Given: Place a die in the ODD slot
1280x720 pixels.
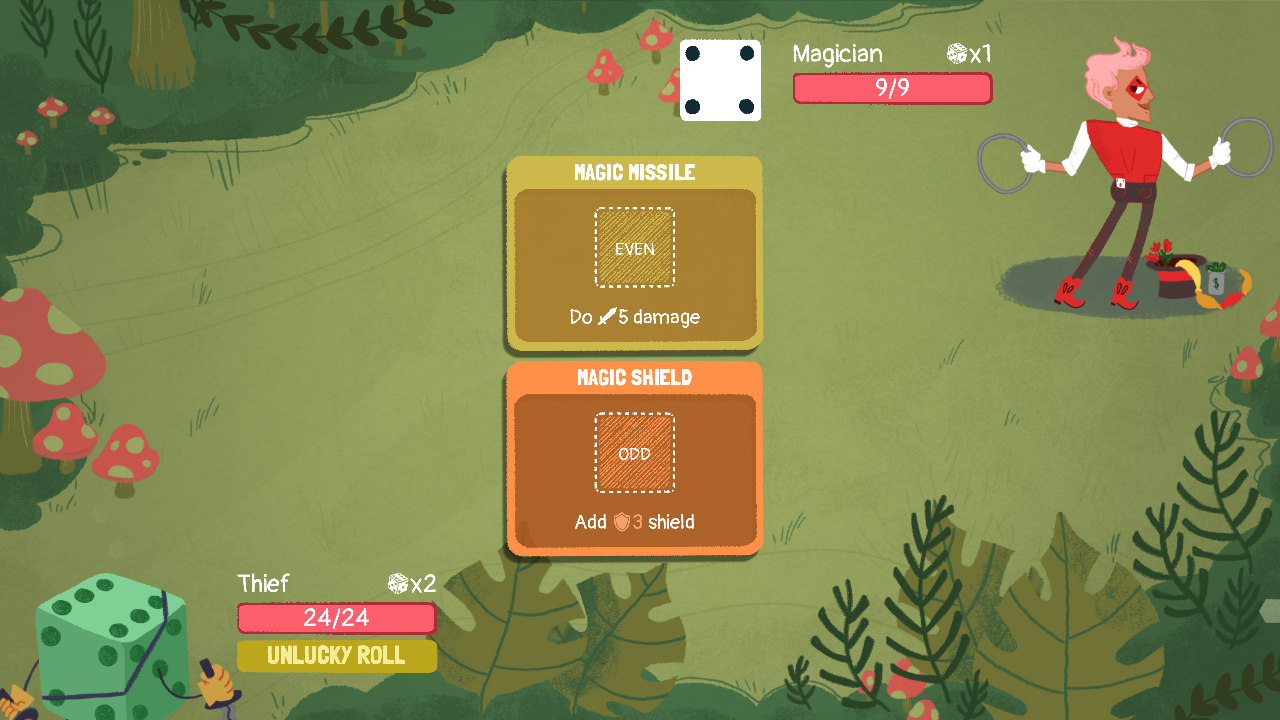Looking at the screenshot, I should [x=634, y=452].
